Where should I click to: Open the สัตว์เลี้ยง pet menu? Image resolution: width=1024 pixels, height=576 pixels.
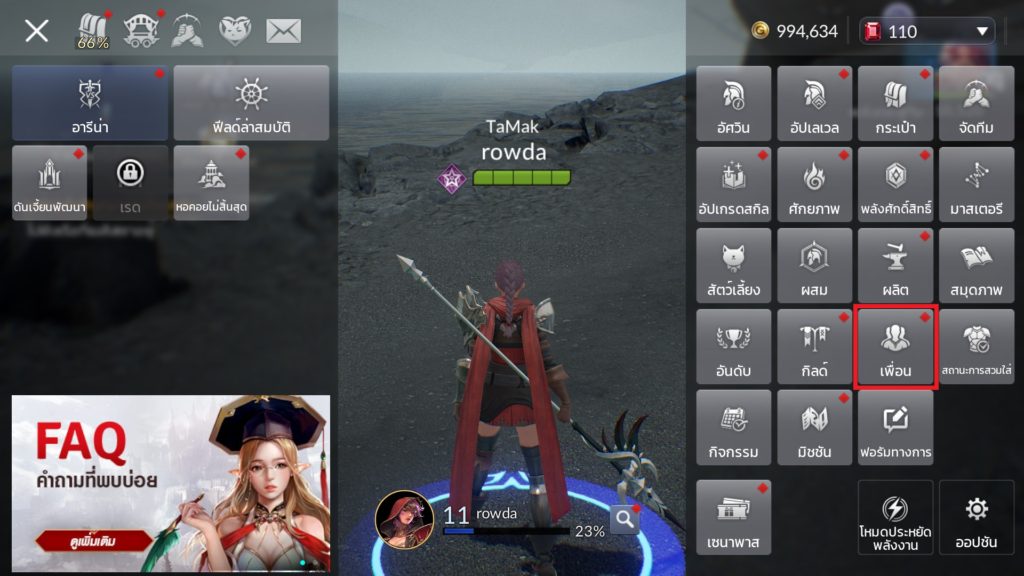[733, 265]
